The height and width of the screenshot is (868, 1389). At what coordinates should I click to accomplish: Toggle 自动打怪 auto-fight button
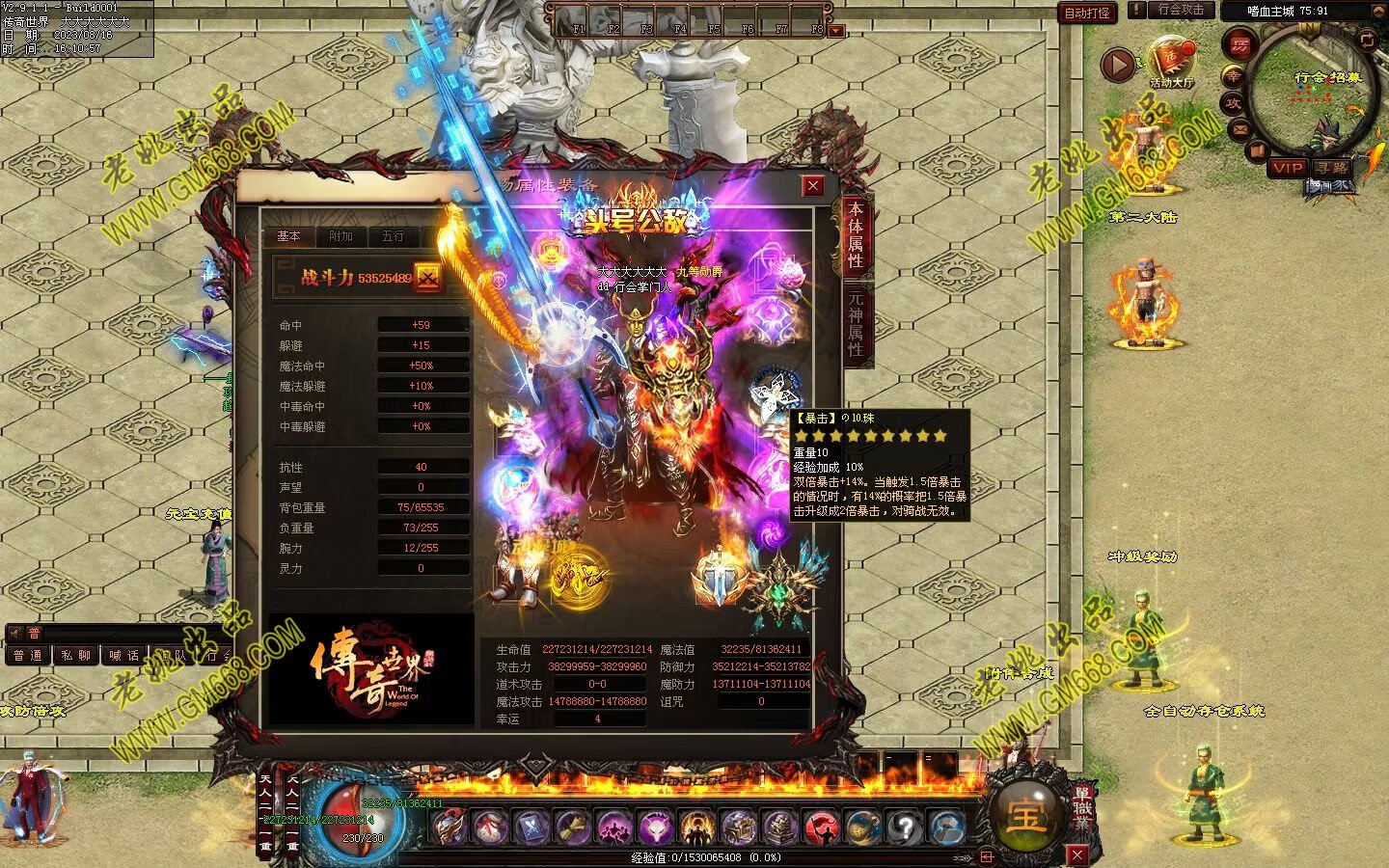pos(1087,13)
